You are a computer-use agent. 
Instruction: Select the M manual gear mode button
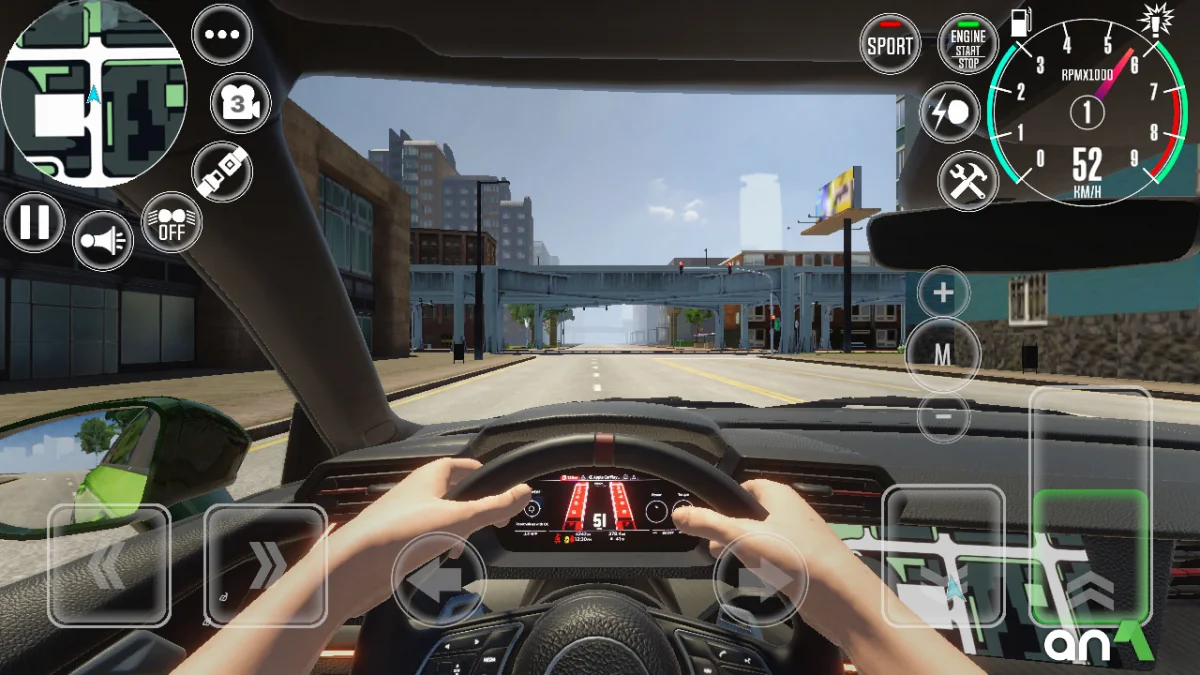(x=943, y=355)
